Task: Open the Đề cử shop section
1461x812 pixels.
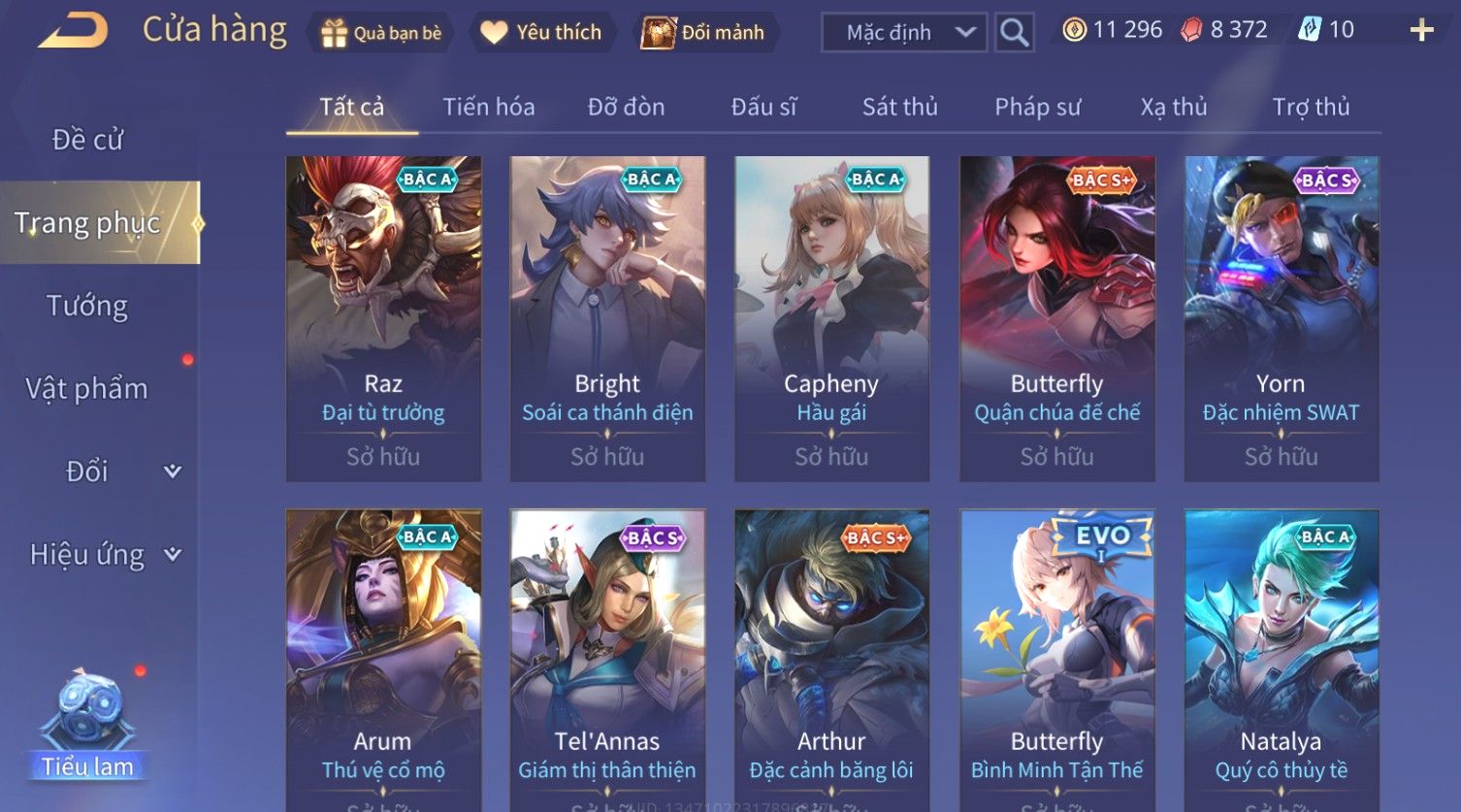Action: 87,140
